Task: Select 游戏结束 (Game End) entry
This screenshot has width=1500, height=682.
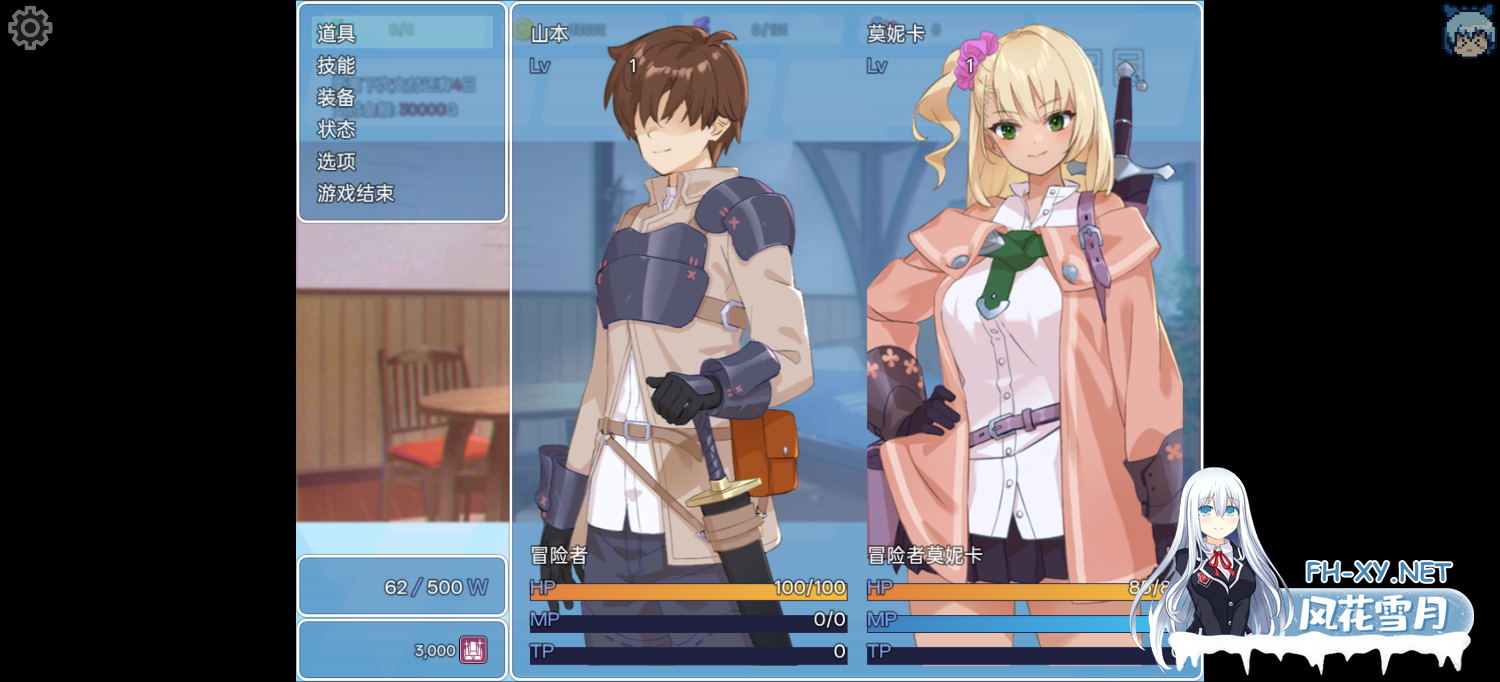Action: coord(356,193)
